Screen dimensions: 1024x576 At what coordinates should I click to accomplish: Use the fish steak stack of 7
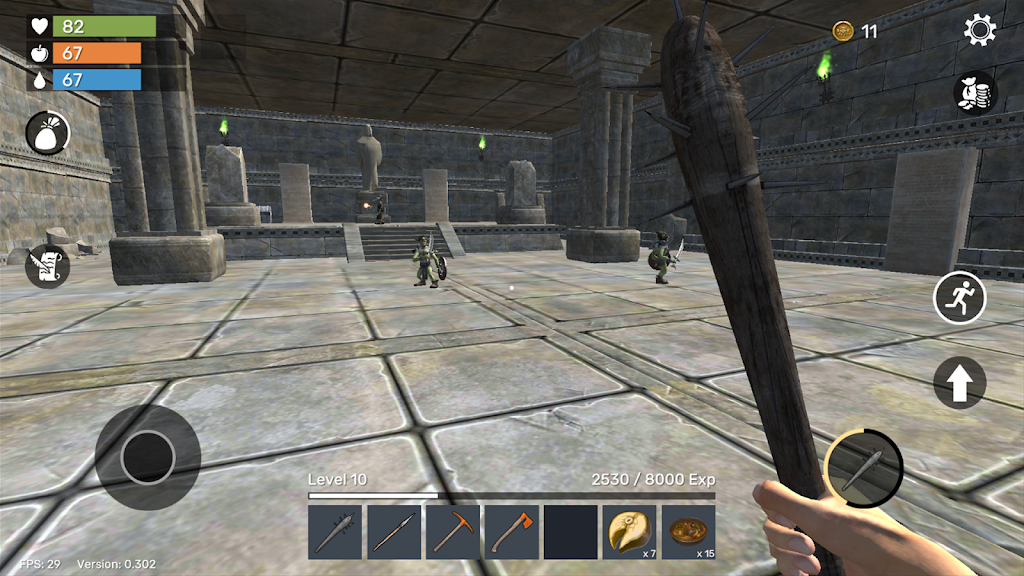click(629, 532)
